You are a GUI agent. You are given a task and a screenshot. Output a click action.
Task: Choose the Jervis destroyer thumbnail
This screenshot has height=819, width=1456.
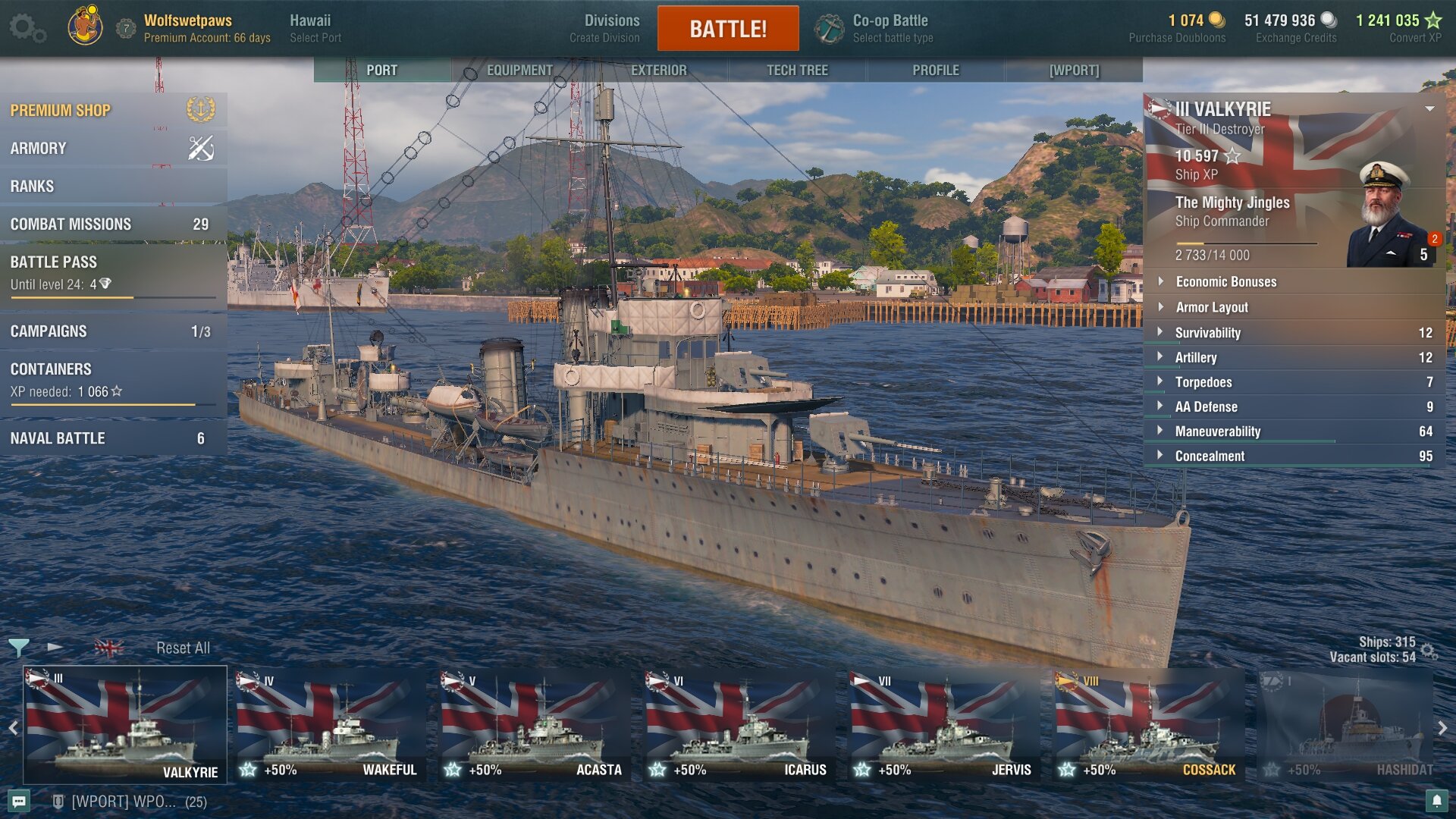[x=943, y=725]
